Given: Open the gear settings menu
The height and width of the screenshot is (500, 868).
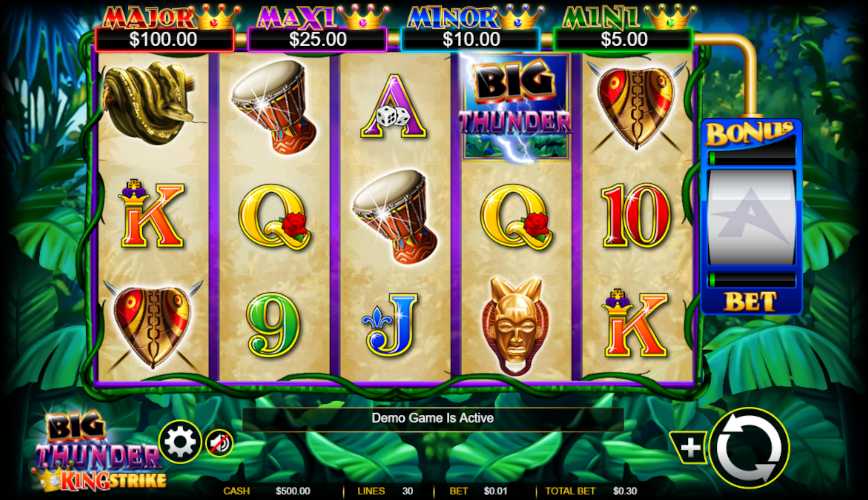Looking at the screenshot, I should 180,441.
